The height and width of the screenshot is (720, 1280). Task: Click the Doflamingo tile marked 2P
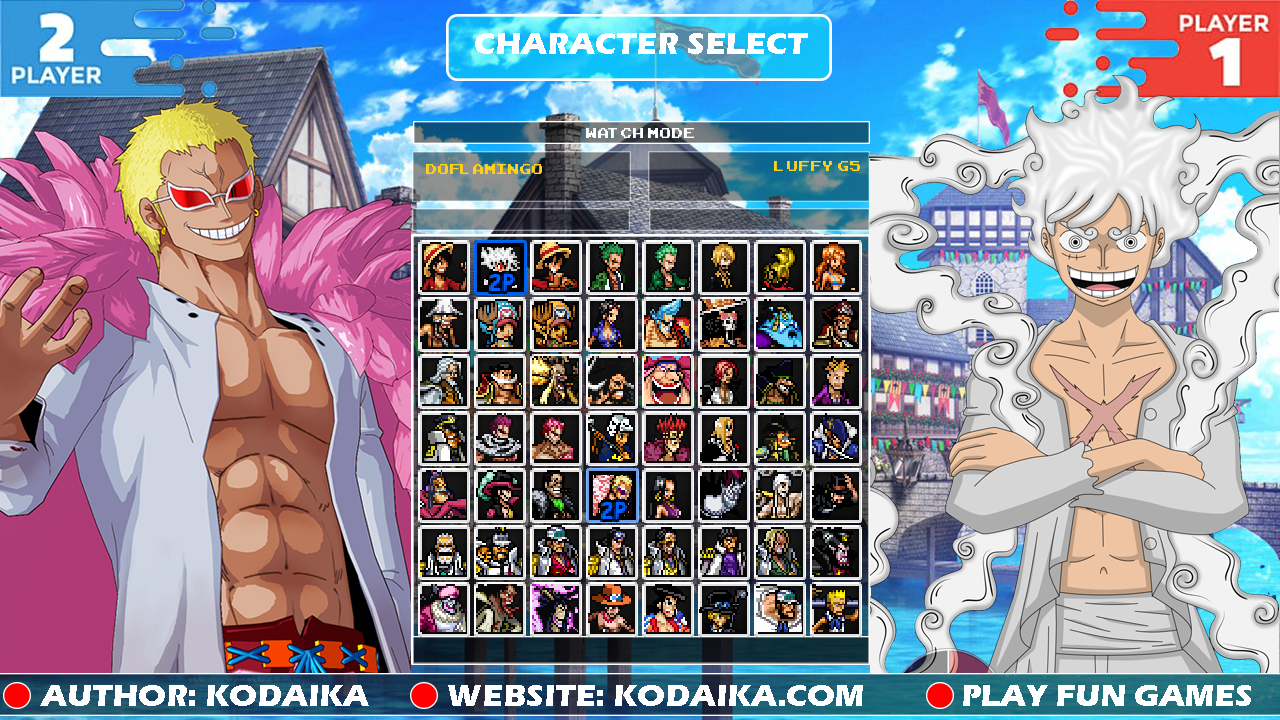click(612, 495)
